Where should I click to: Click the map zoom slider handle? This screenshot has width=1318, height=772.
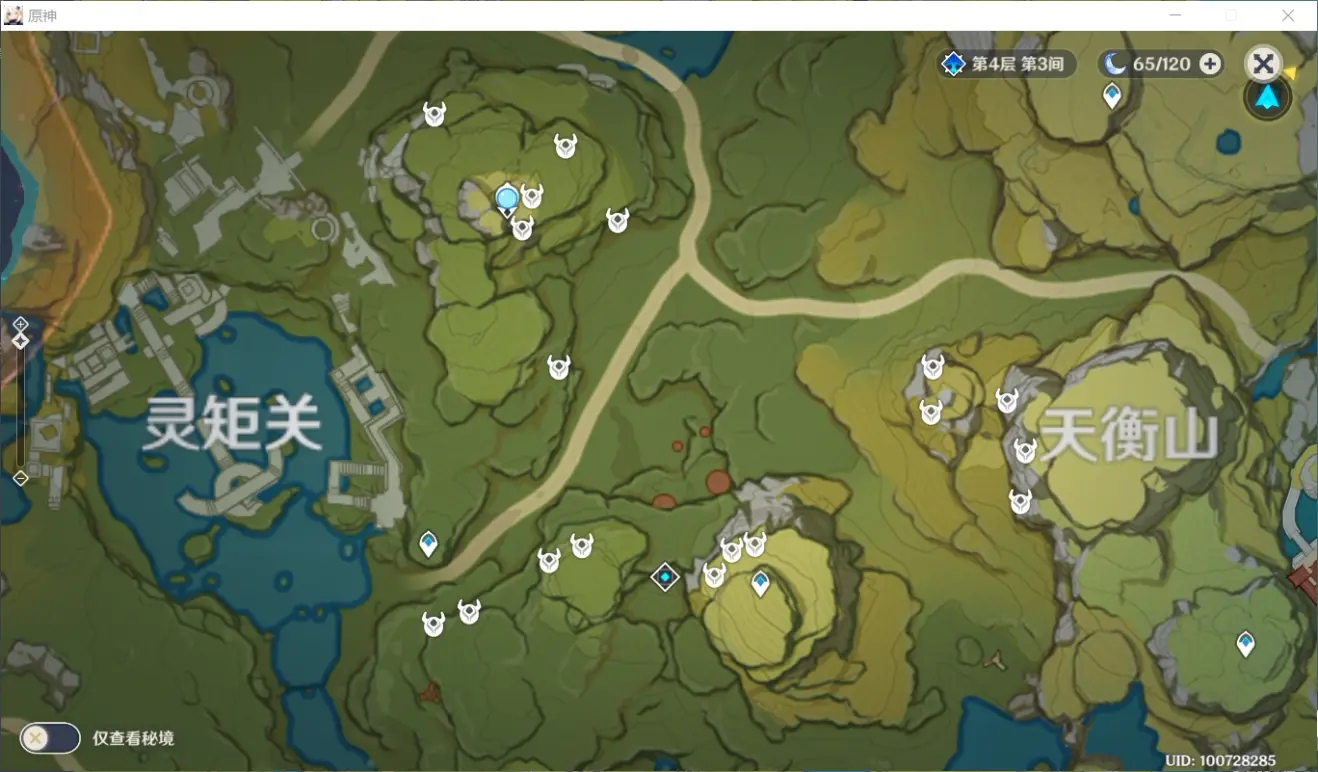click(x=20, y=341)
